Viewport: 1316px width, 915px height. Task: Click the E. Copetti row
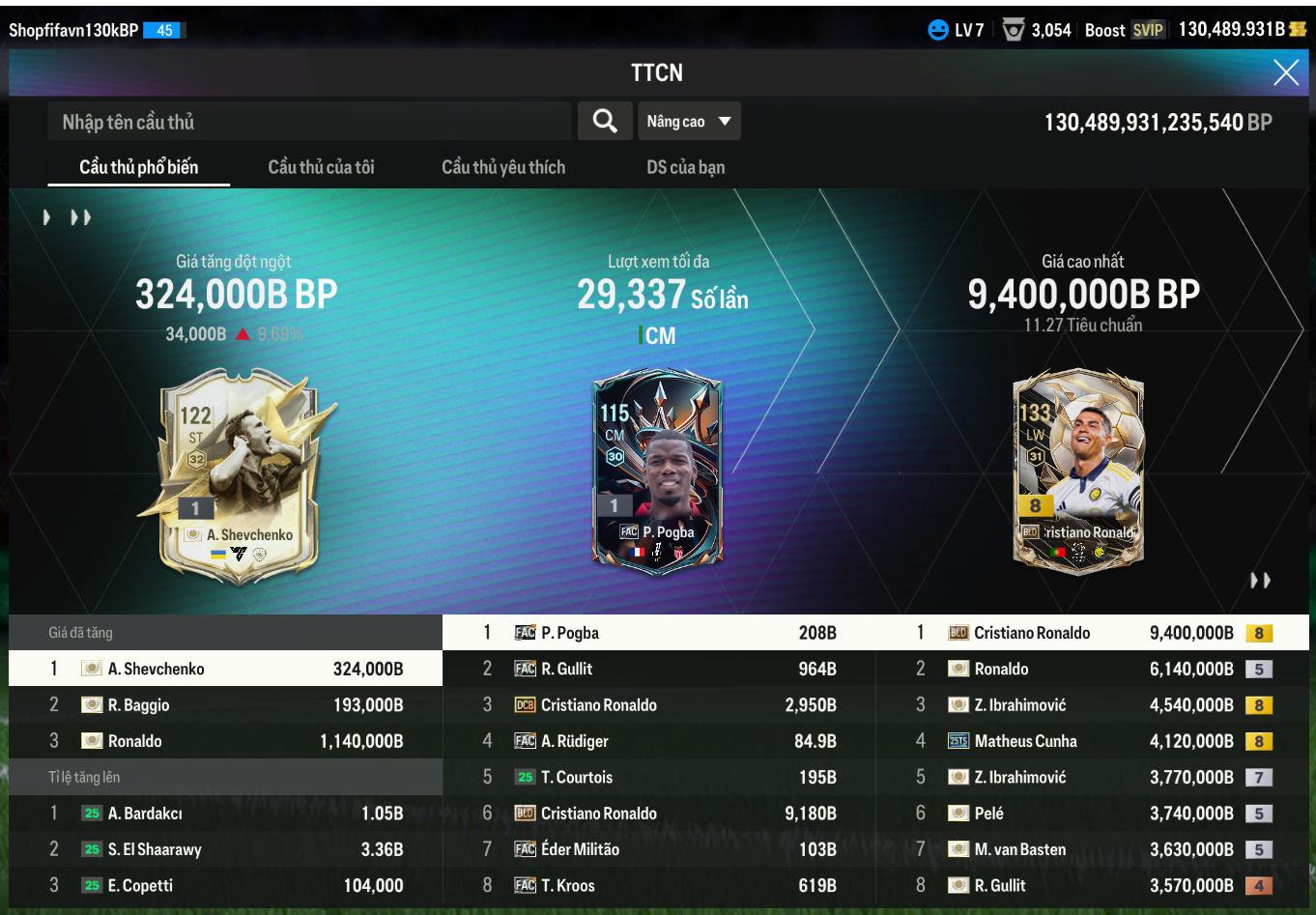click(x=225, y=886)
